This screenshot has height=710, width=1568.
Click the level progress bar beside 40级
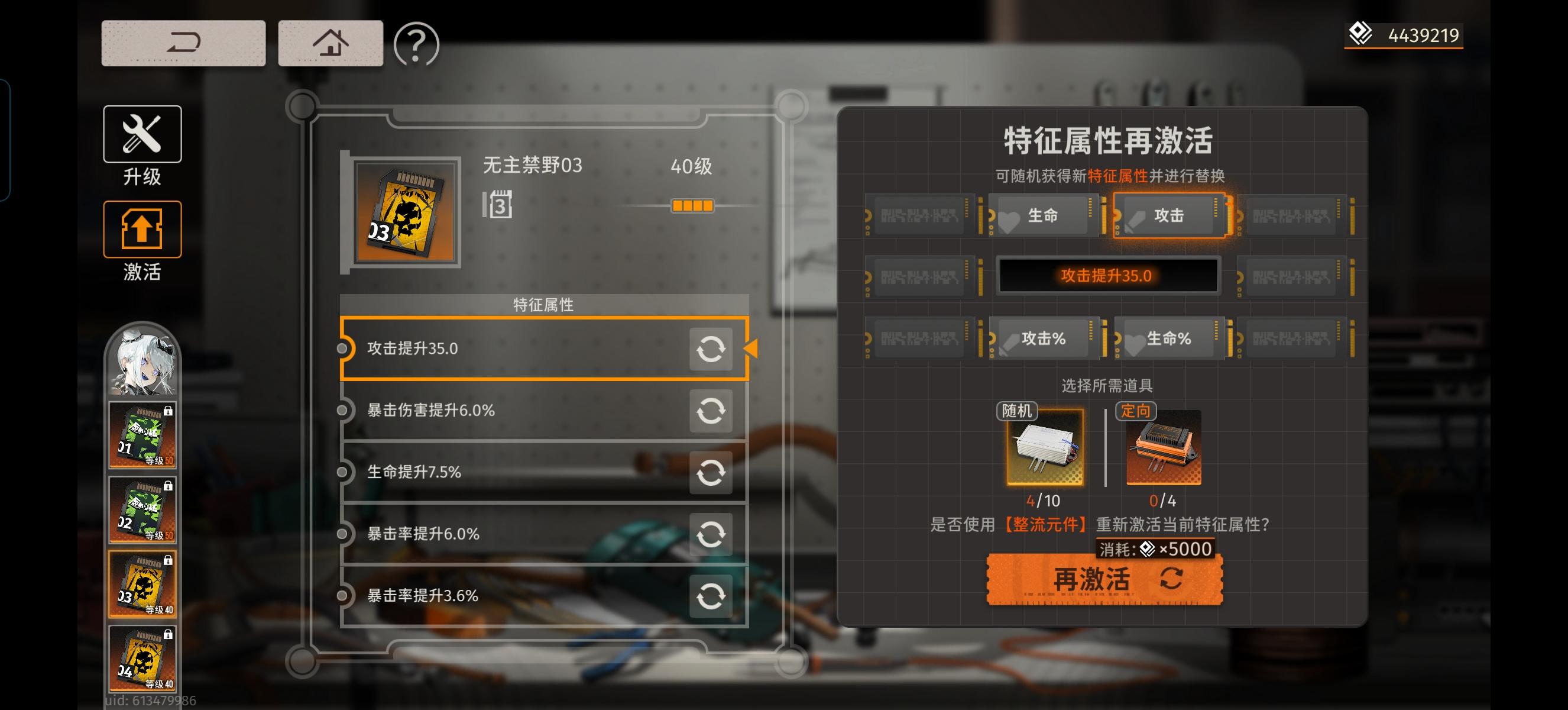tap(694, 206)
